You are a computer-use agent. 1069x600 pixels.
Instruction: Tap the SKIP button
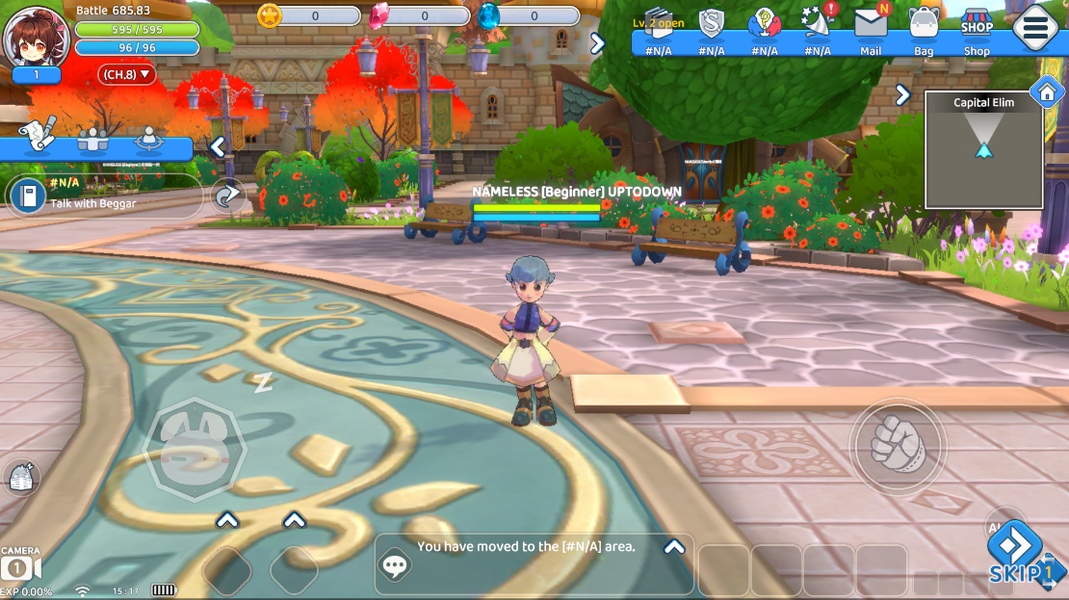1016,556
